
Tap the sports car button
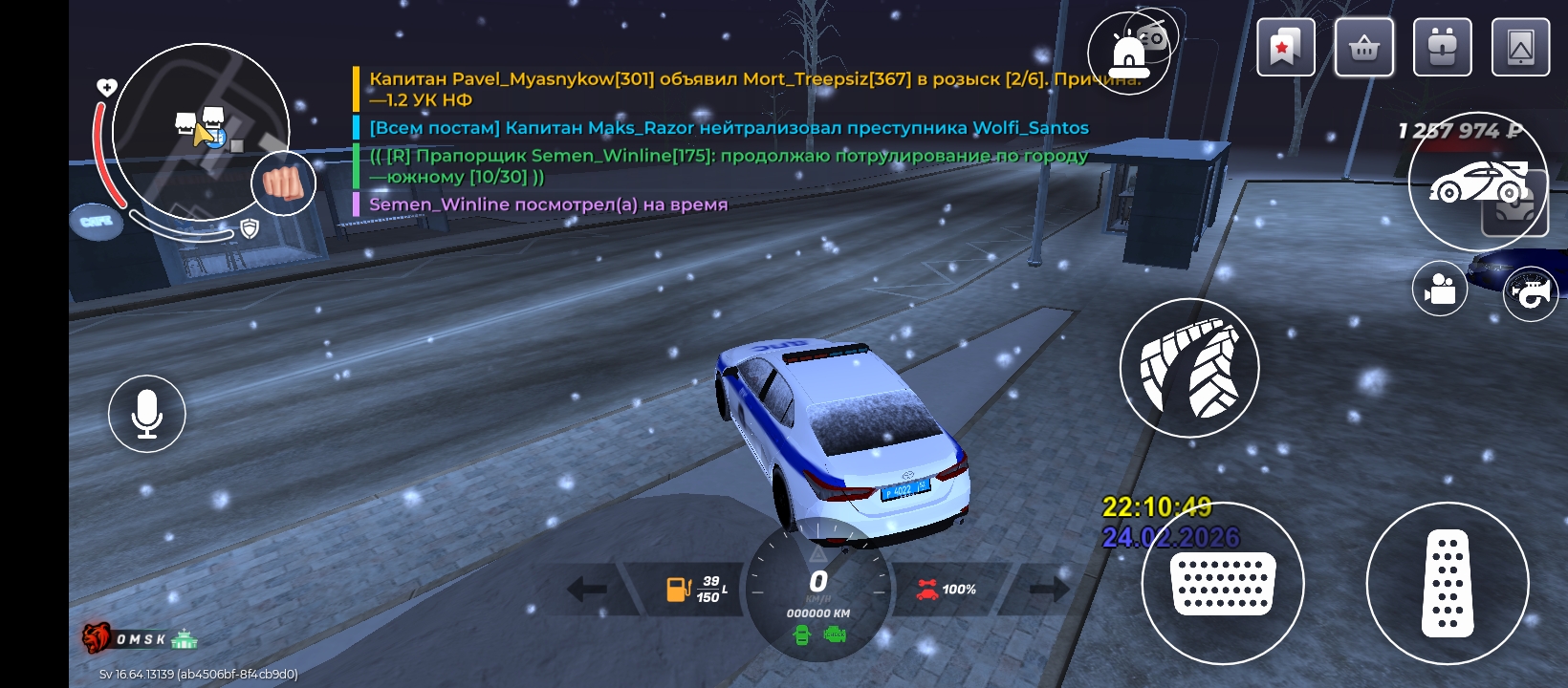(x=1477, y=182)
